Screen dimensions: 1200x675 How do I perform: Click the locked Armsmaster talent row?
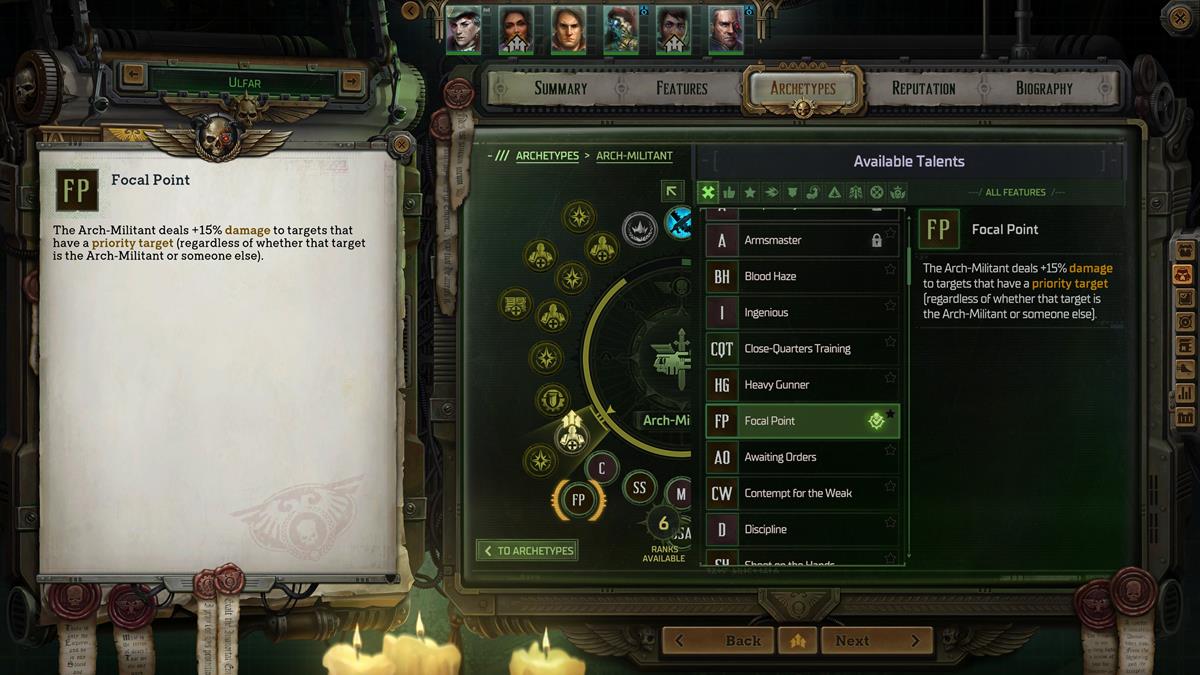point(802,241)
